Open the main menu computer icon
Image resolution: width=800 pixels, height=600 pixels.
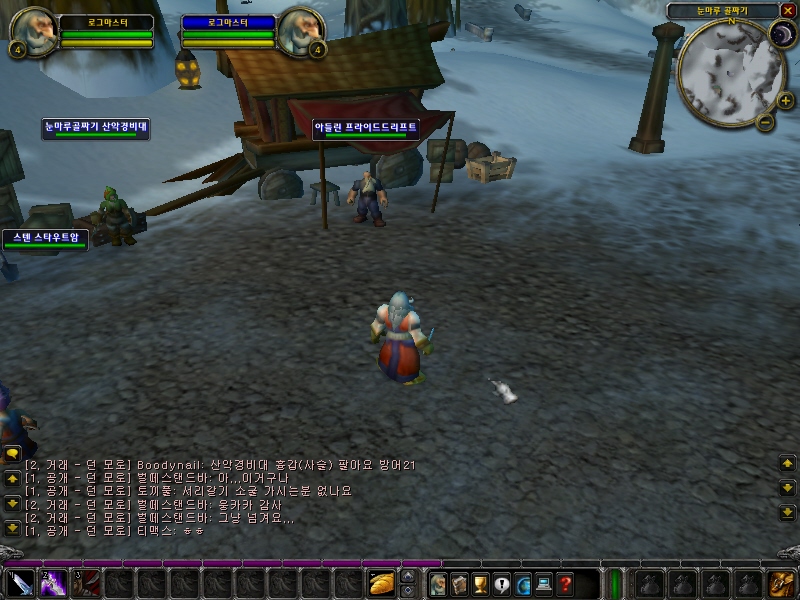544,583
